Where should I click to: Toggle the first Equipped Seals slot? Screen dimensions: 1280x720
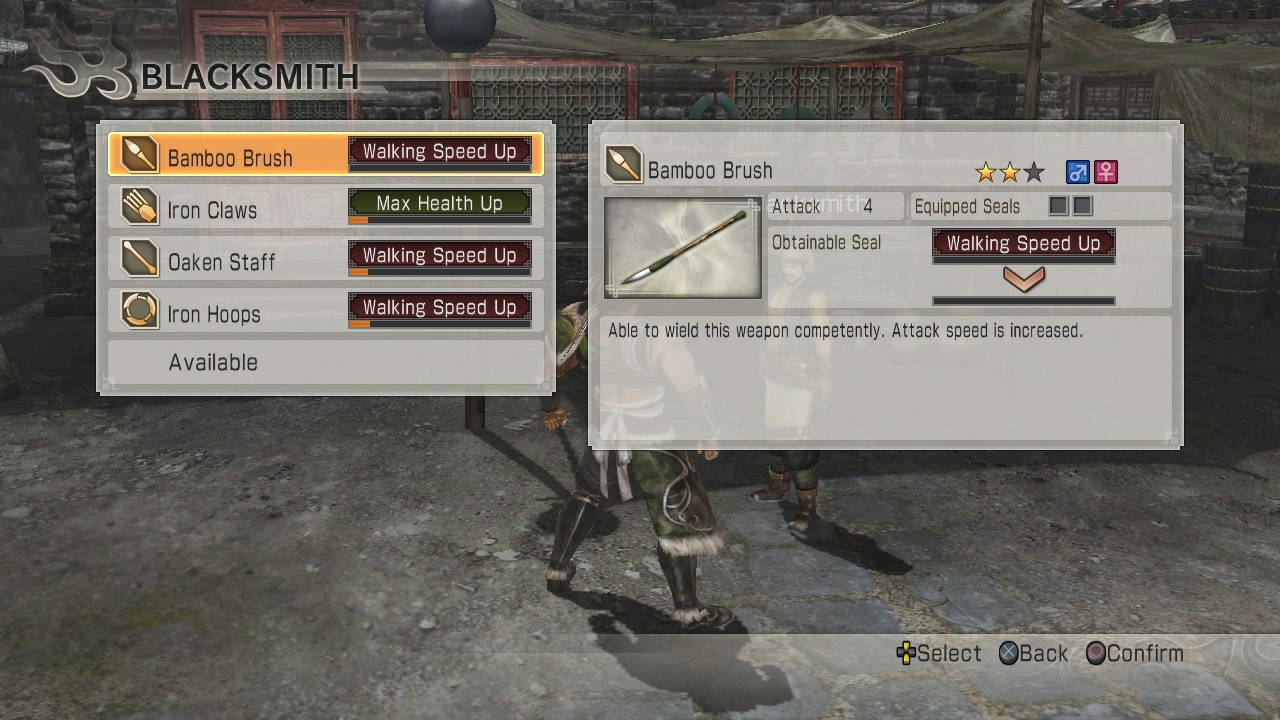(1057, 206)
